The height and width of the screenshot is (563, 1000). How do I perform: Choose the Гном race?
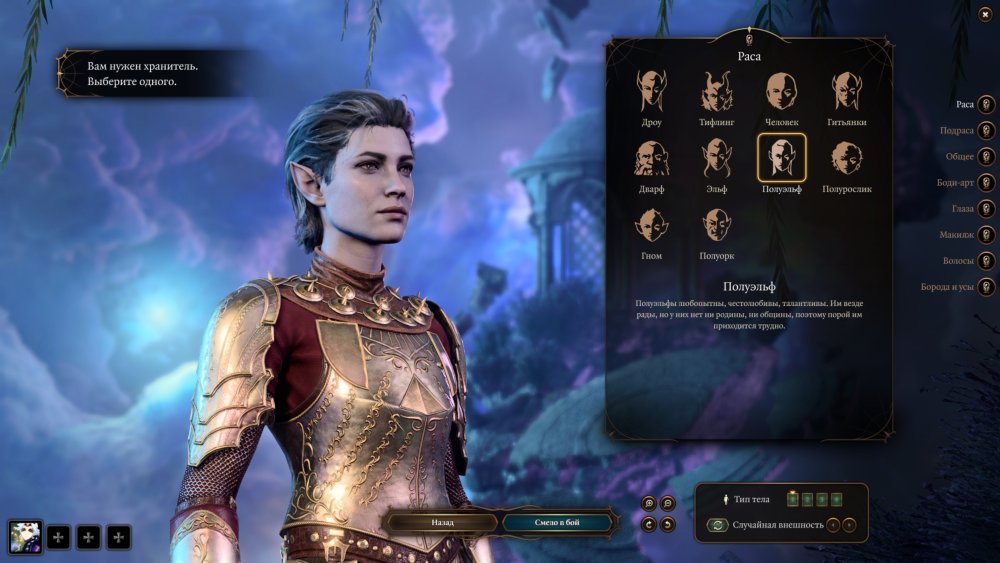pos(652,226)
